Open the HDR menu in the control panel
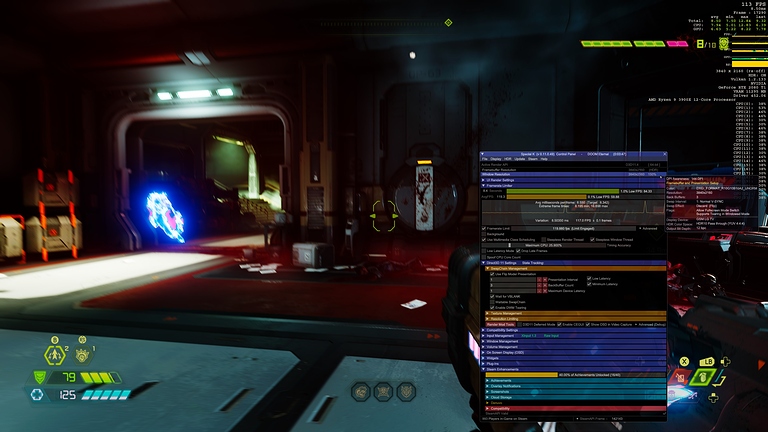 coord(508,158)
